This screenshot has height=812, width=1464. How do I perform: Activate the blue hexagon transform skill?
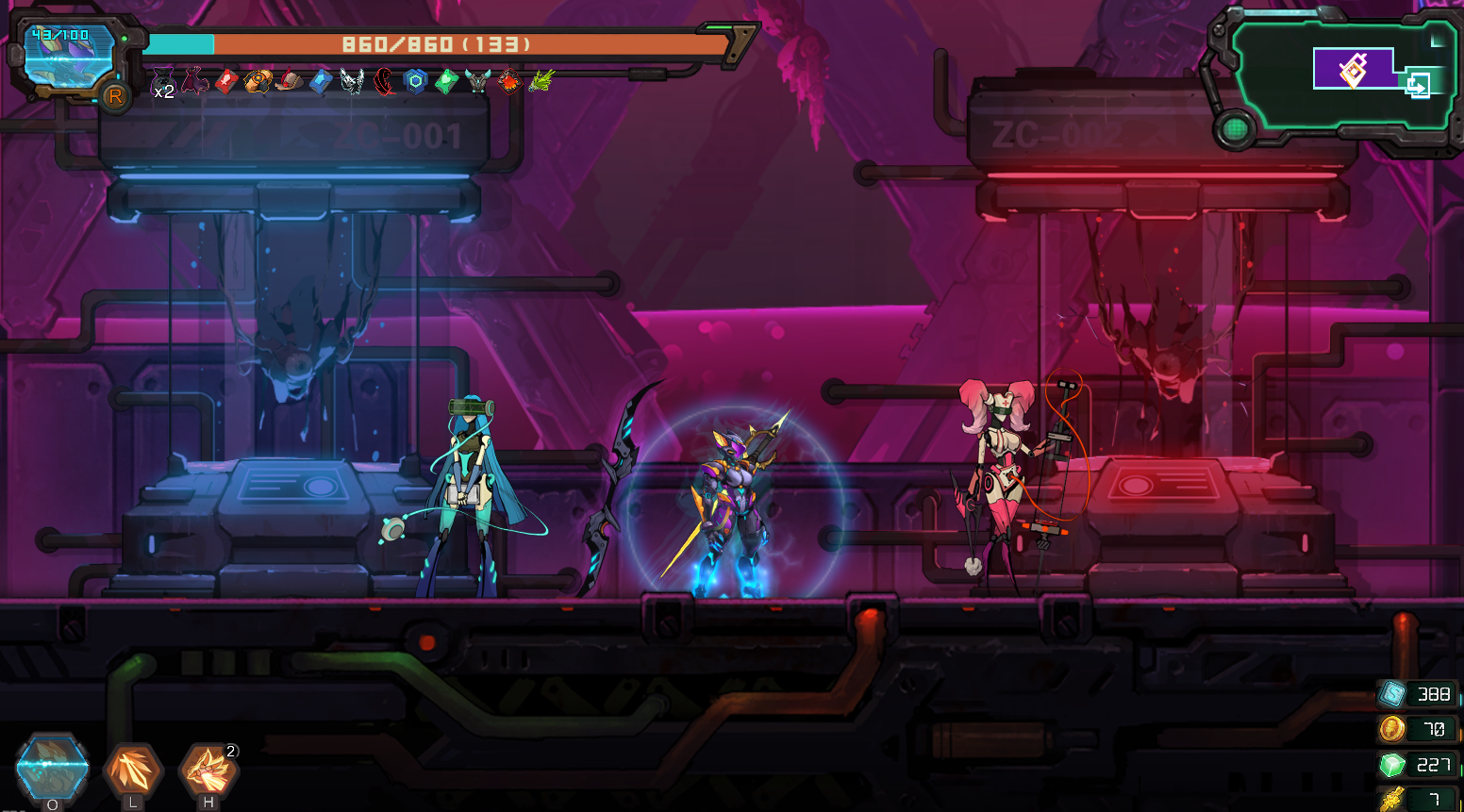tap(53, 768)
